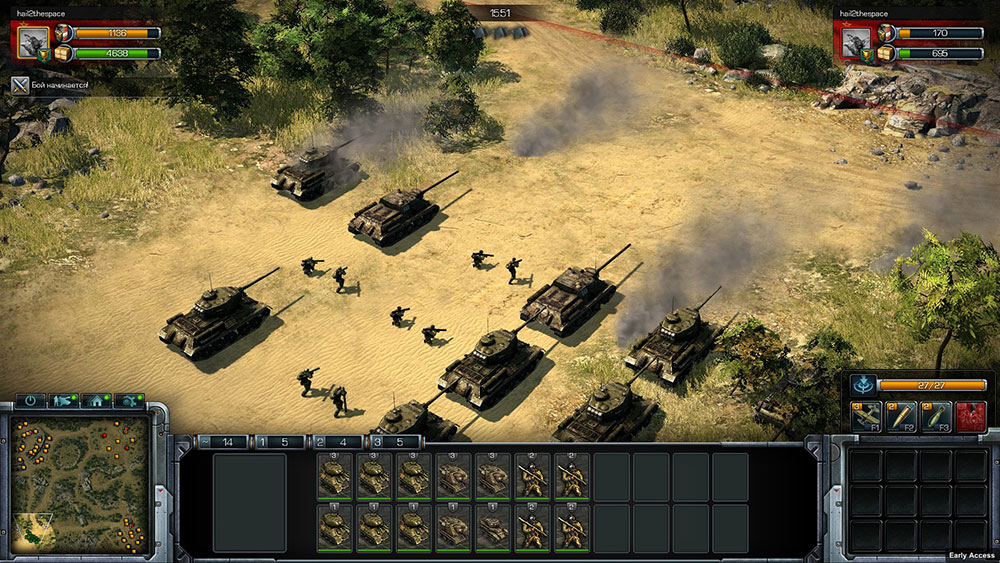Click the minimap battlefield overview
The width and height of the screenshot is (1000, 563).
tap(80, 478)
